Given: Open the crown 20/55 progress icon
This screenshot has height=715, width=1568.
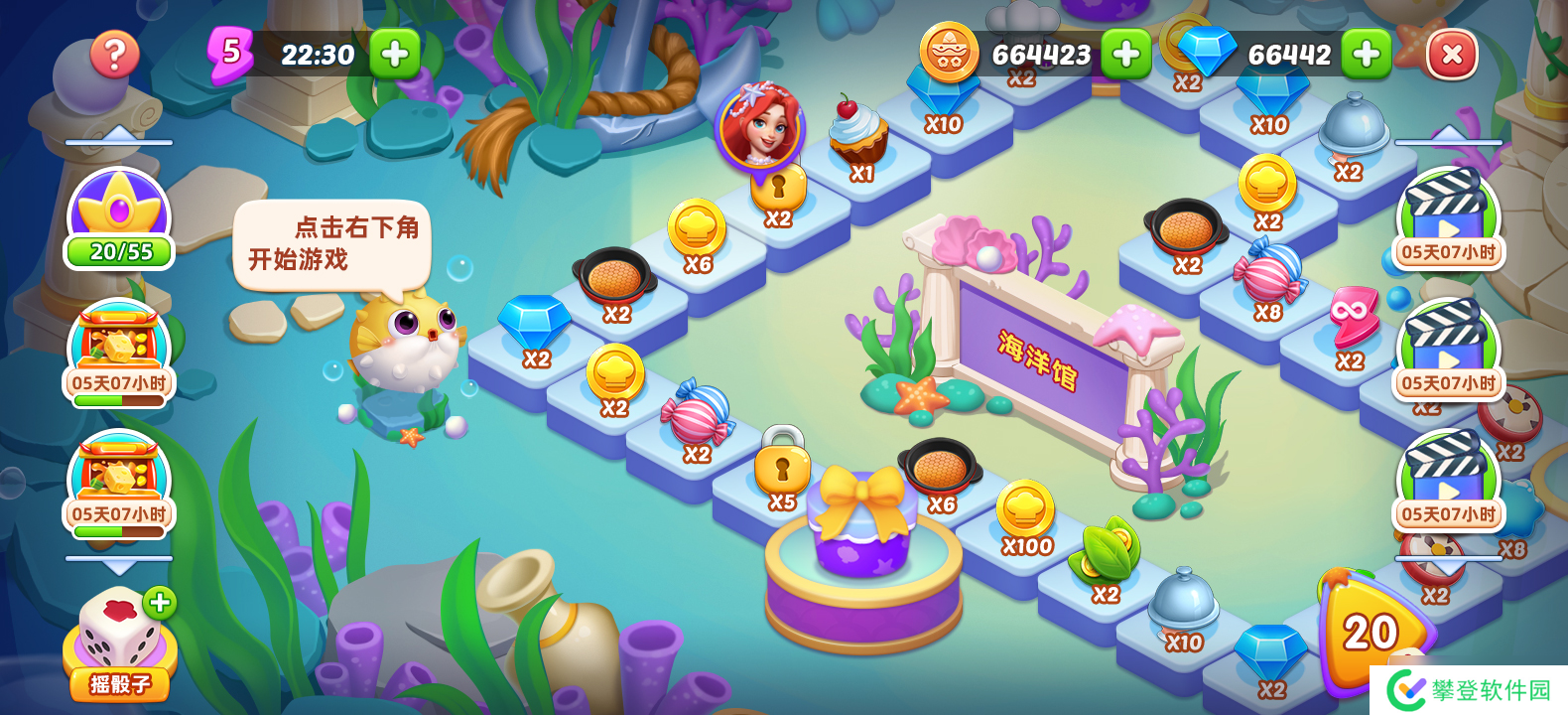Looking at the screenshot, I should pos(119,218).
